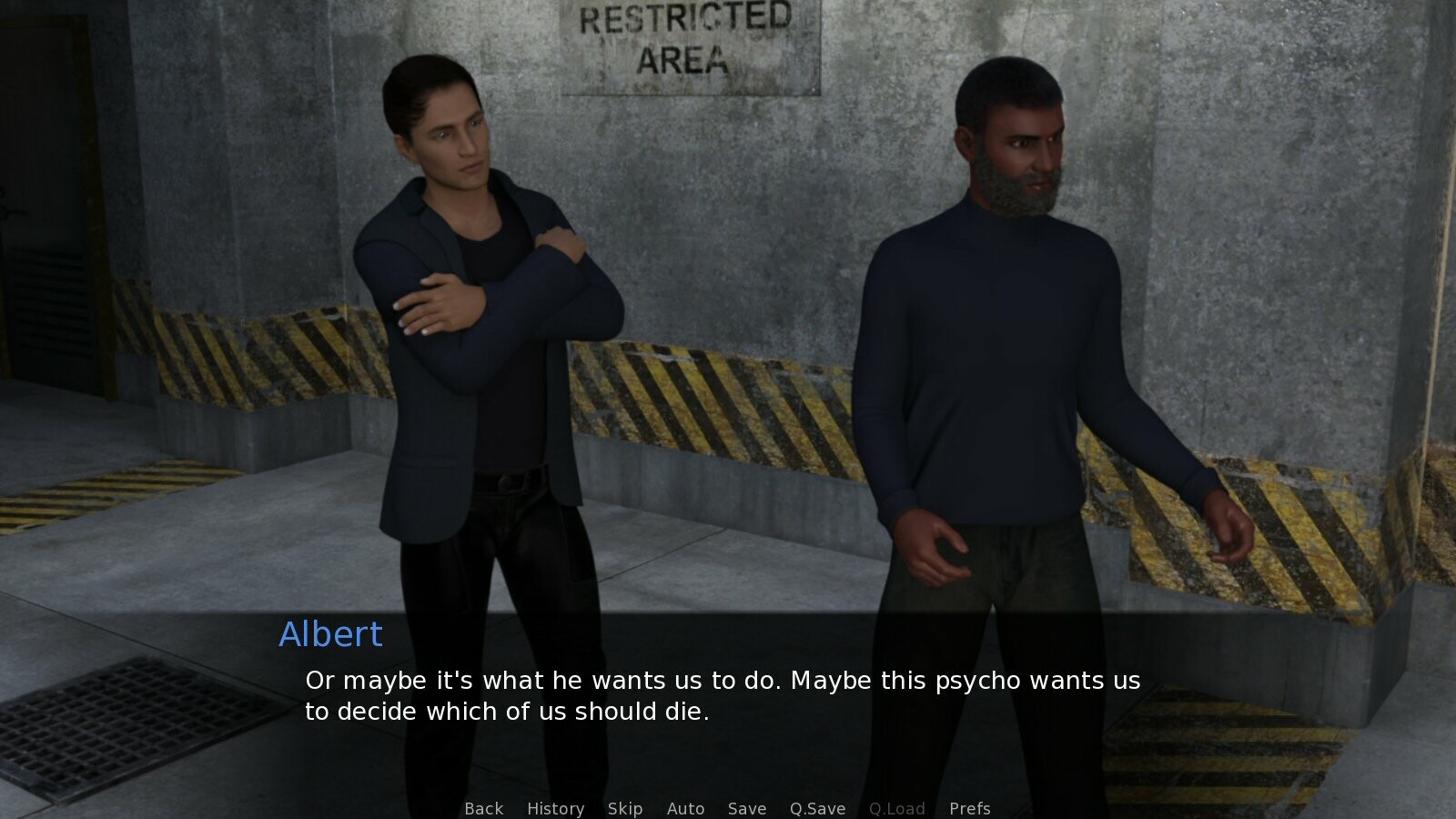This screenshot has height=819, width=1456.
Task: Click Back to rewind the dialogue
Action: 483,808
